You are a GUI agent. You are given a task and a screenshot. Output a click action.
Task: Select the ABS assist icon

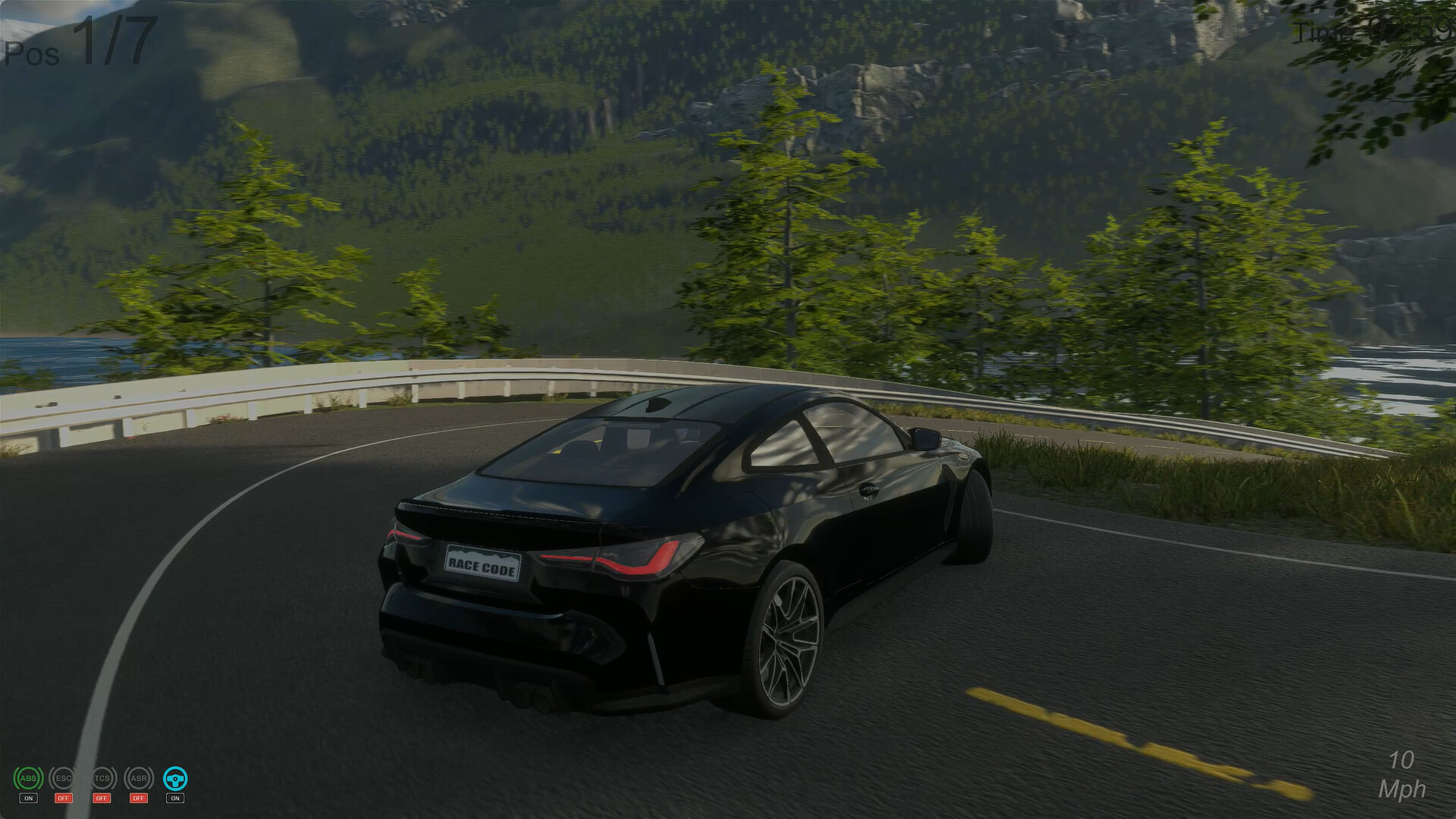coord(28,778)
